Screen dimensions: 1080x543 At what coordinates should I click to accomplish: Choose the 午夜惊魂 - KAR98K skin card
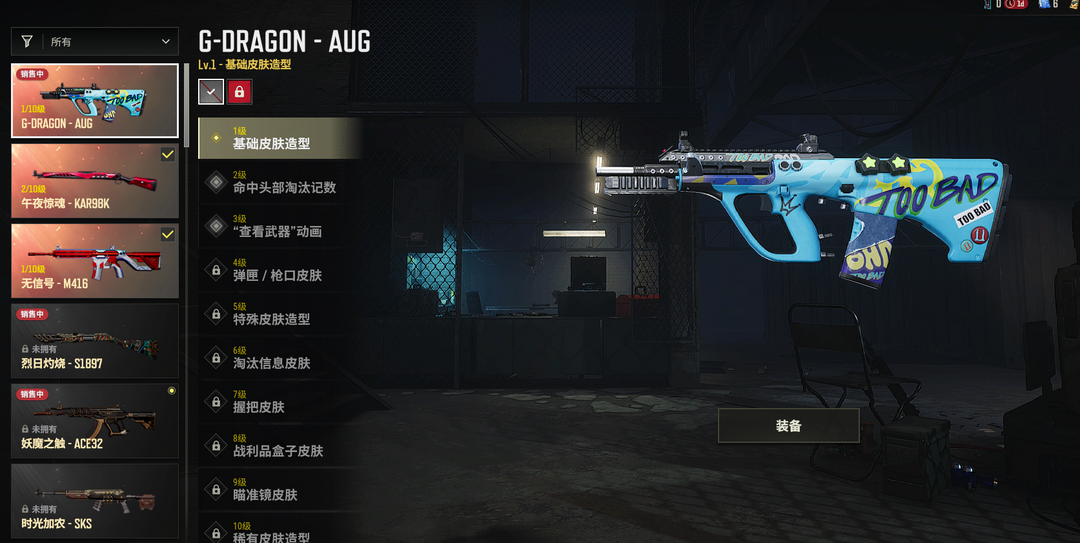coord(95,181)
